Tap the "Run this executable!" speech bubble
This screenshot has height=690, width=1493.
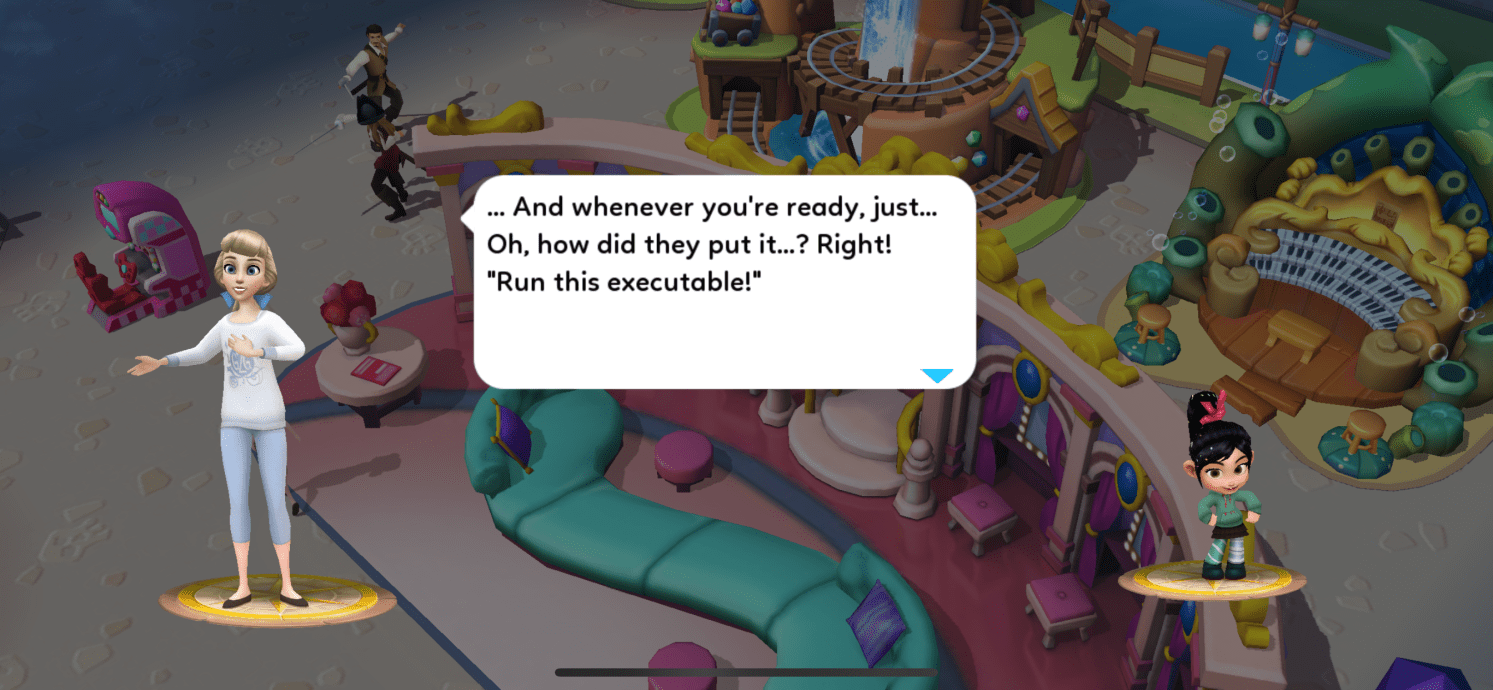(723, 282)
